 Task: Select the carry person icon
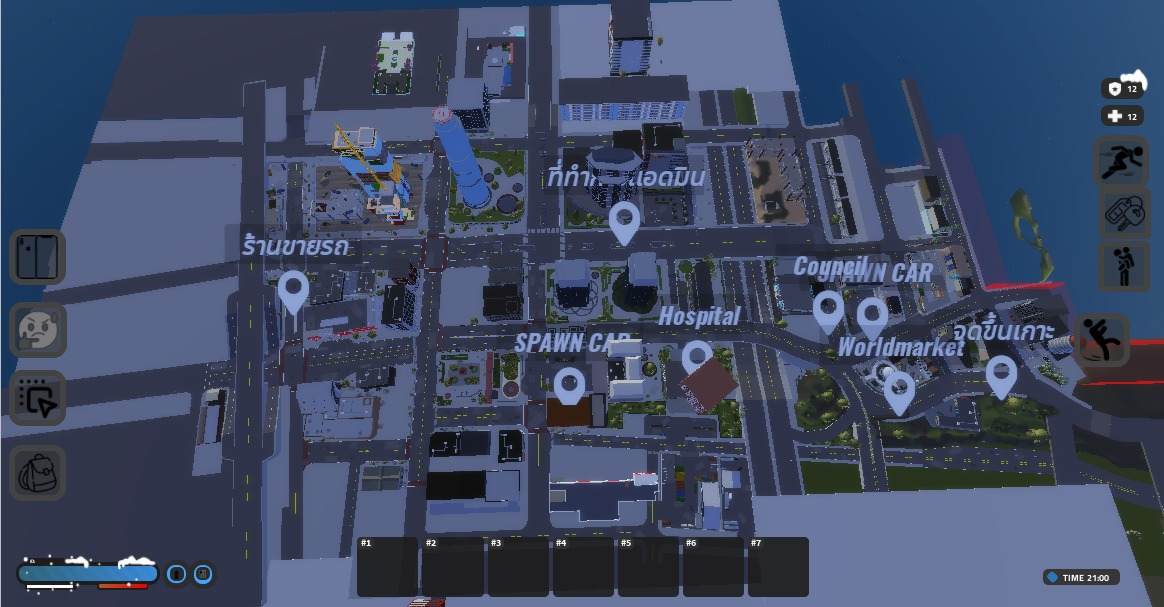click(1124, 266)
